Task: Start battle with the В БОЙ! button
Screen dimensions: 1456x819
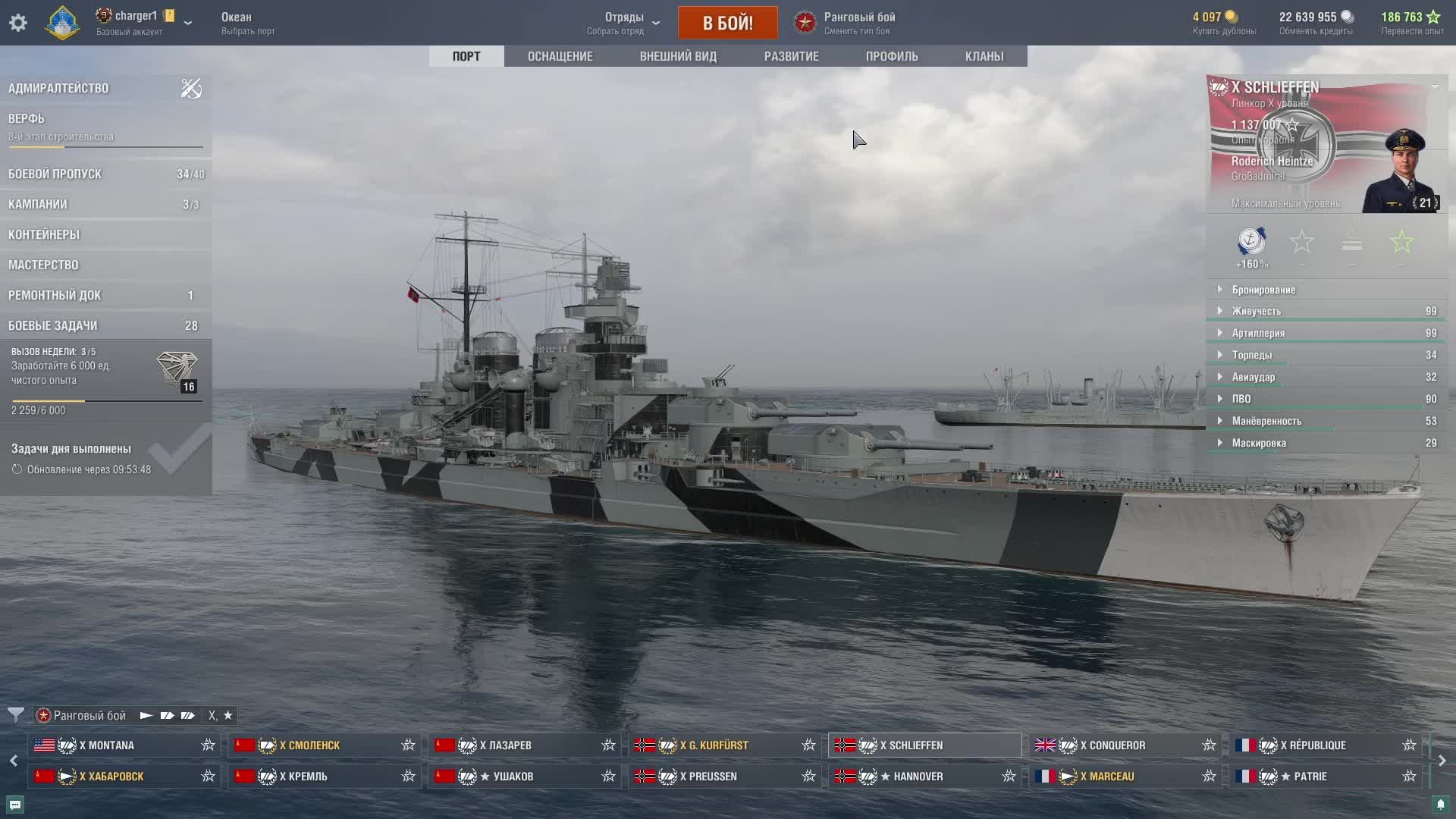Action: [727, 23]
